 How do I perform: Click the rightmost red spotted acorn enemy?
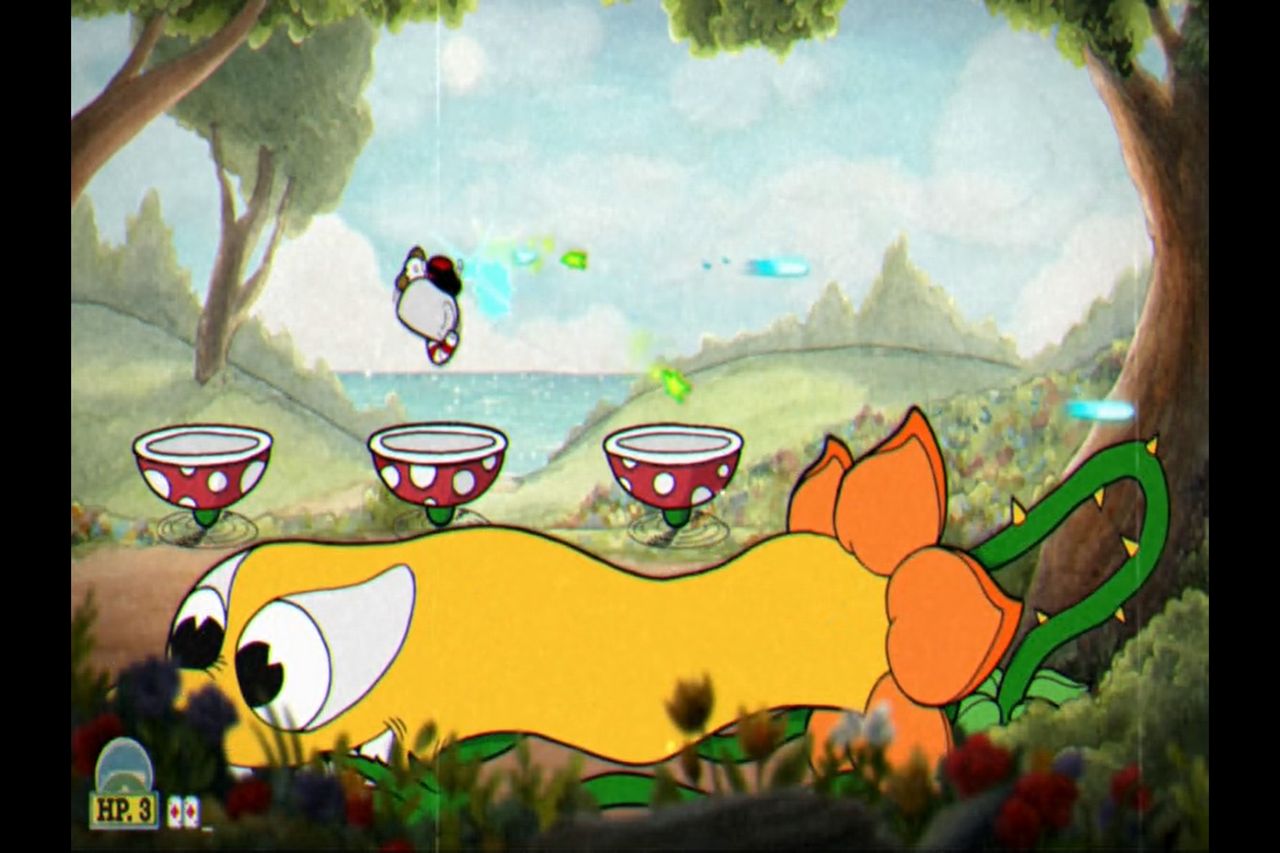click(x=672, y=470)
